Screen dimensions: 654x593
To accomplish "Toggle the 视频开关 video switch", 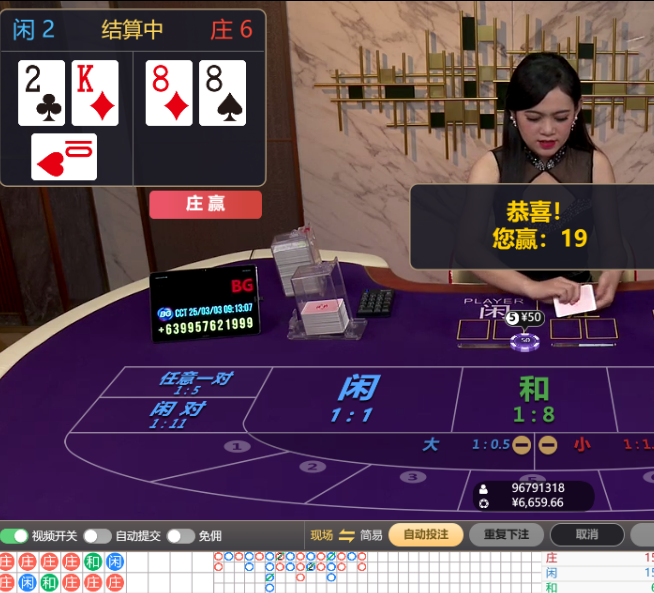I will [15, 536].
